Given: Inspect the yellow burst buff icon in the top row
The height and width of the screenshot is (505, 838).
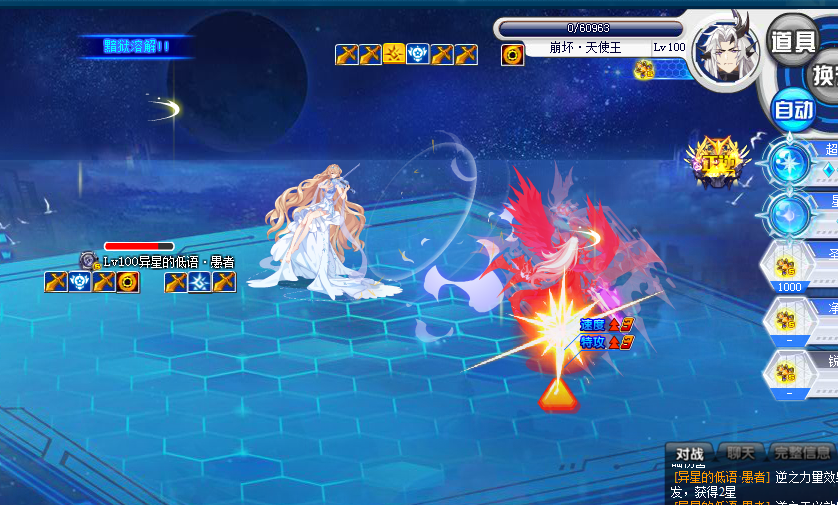Looking at the screenshot, I should 394,54.
